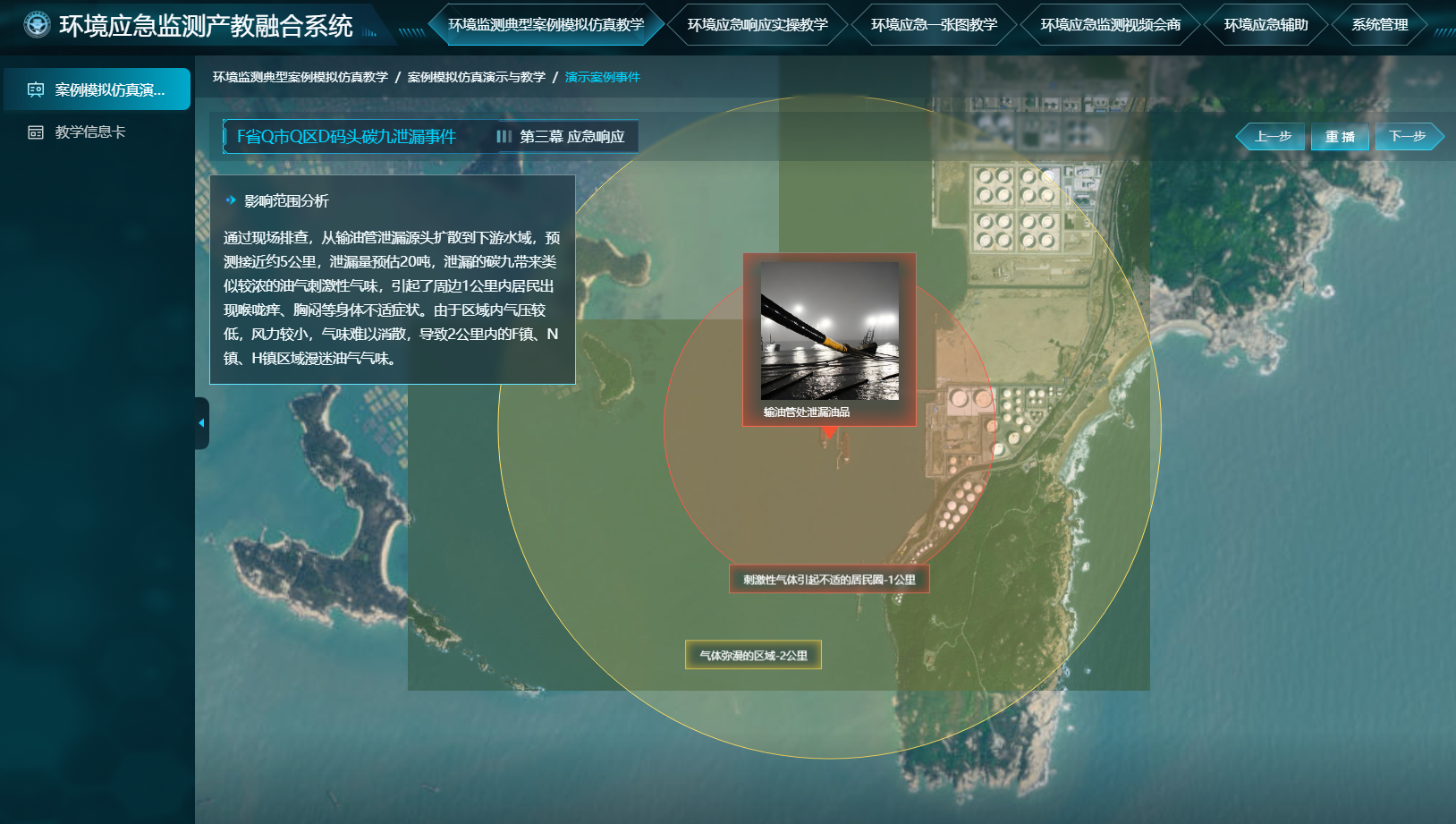Collapse the sidebar with the arrow handle
Image resolution: width=1456 pixels, height=824 pixels.
pos(201,423)
